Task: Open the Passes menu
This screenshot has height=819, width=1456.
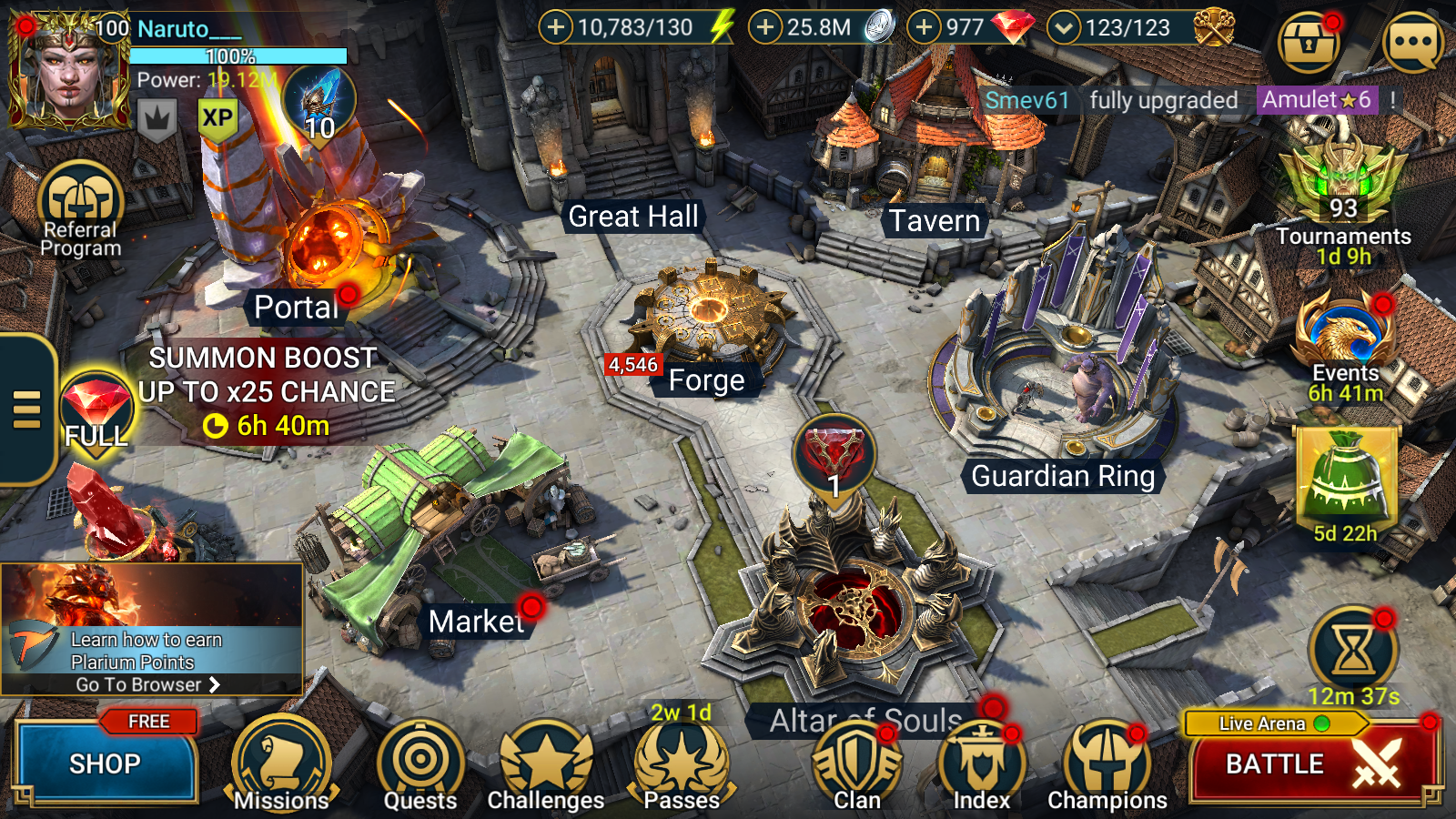Action: click(x=682, y=764)
